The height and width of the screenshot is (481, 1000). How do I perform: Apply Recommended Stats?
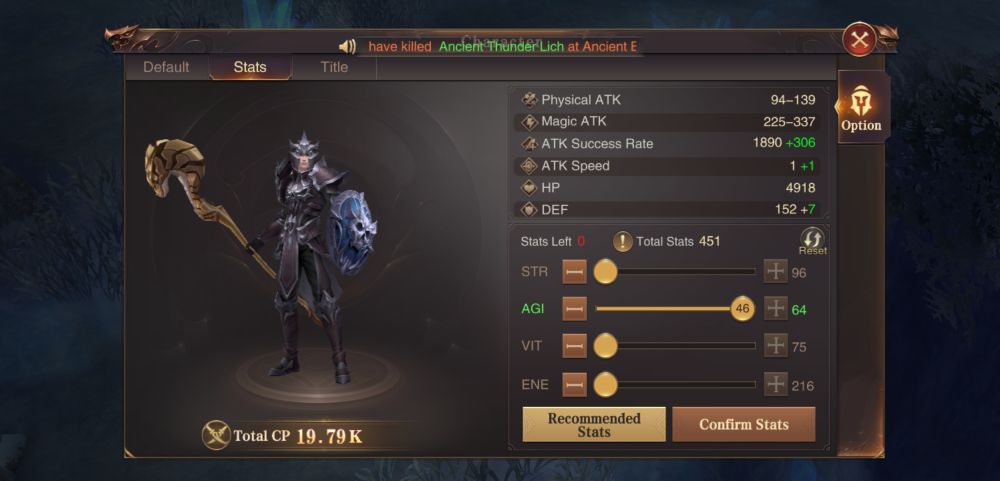click(x=594, y=425)
